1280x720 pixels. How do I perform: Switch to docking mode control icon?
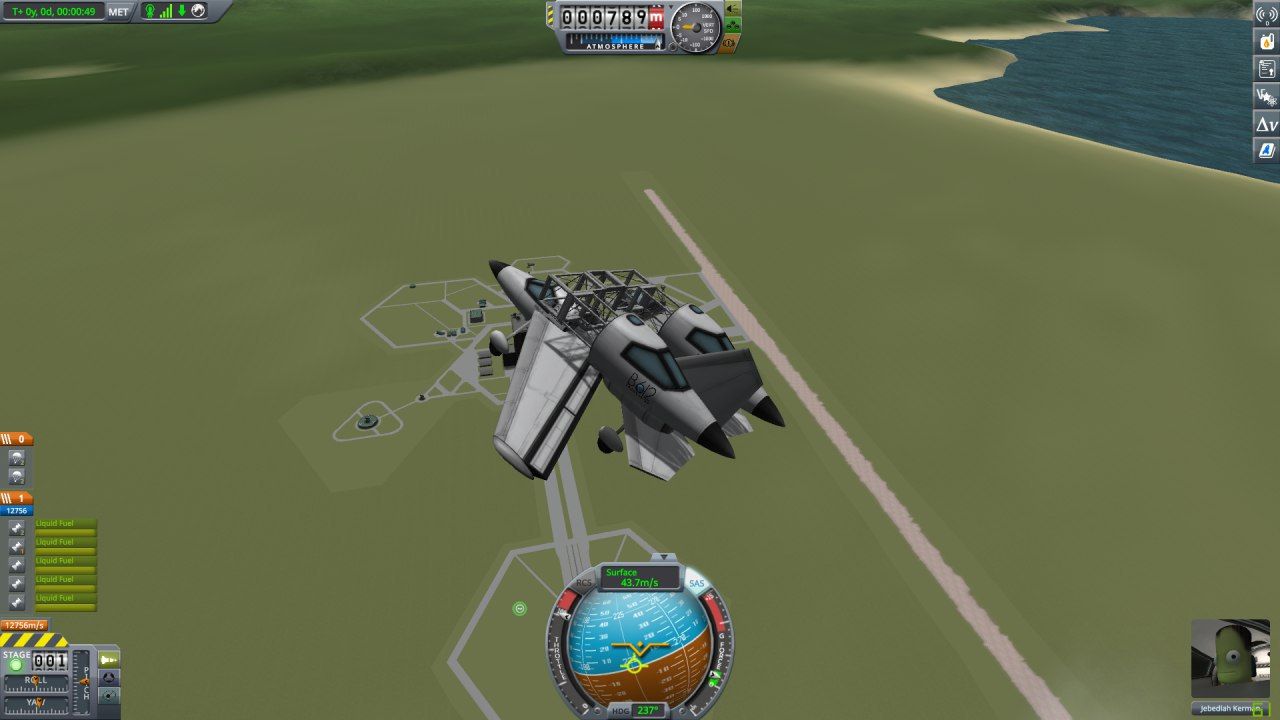(x=109, y=677)
